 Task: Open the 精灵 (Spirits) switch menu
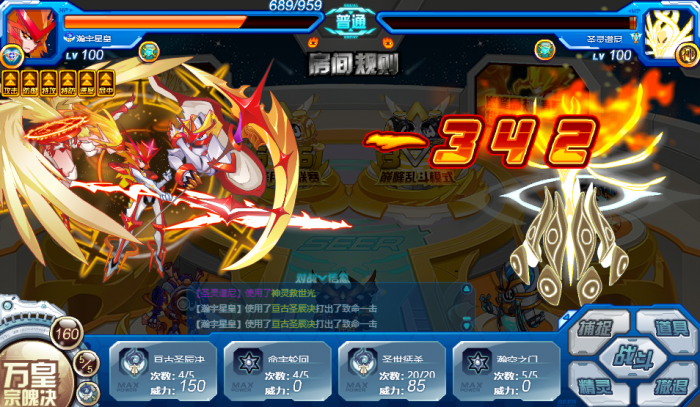[596, 385]
